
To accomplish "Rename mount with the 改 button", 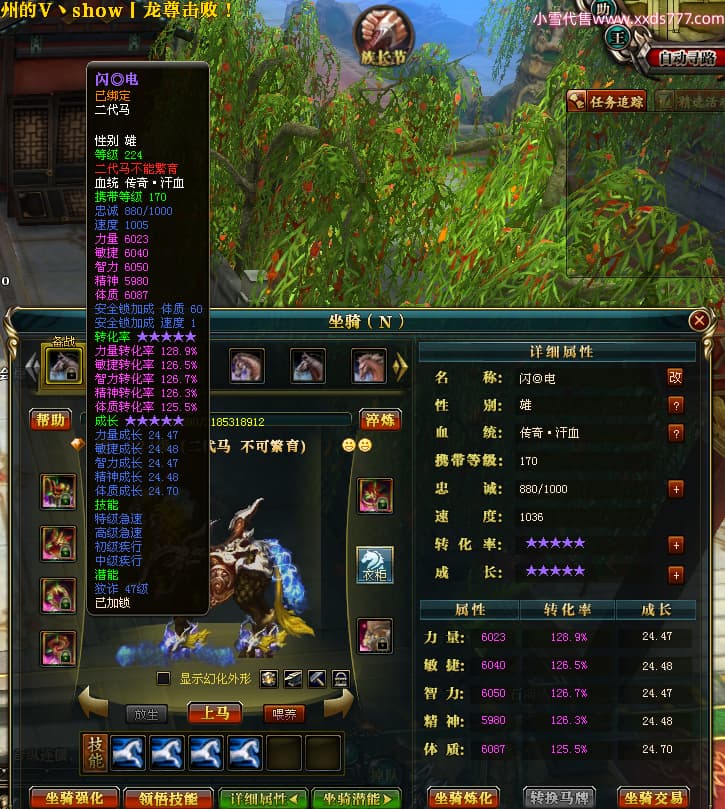I will point(675,377).
